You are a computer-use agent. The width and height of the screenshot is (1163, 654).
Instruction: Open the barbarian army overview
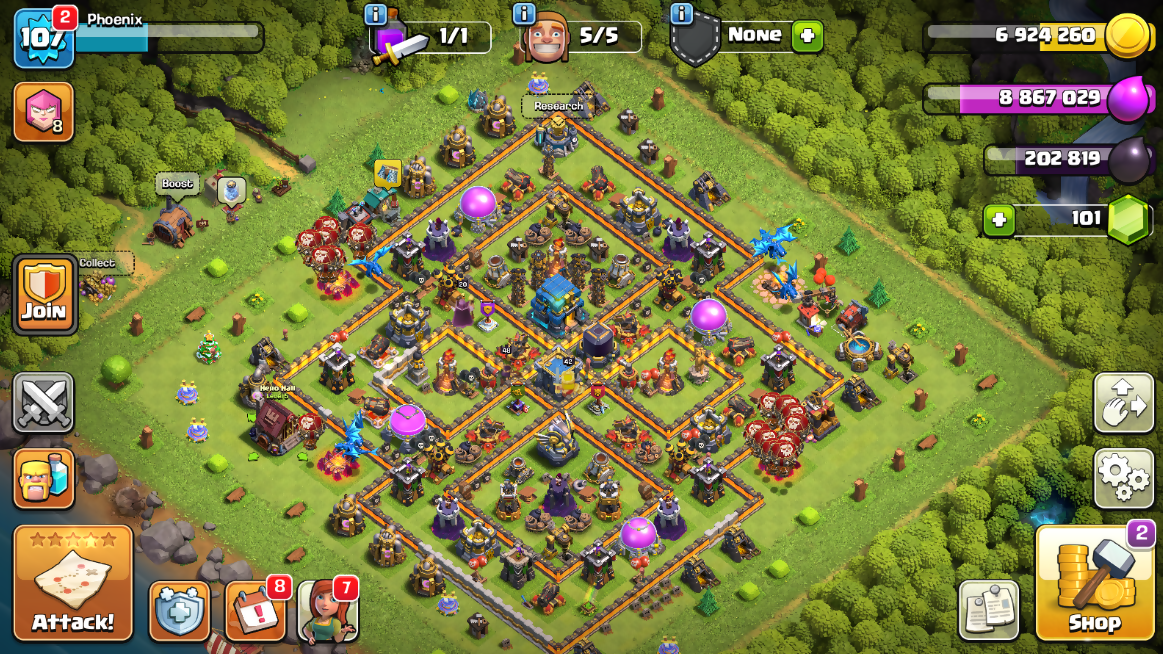pyautogui.click(x=43, y=478)
